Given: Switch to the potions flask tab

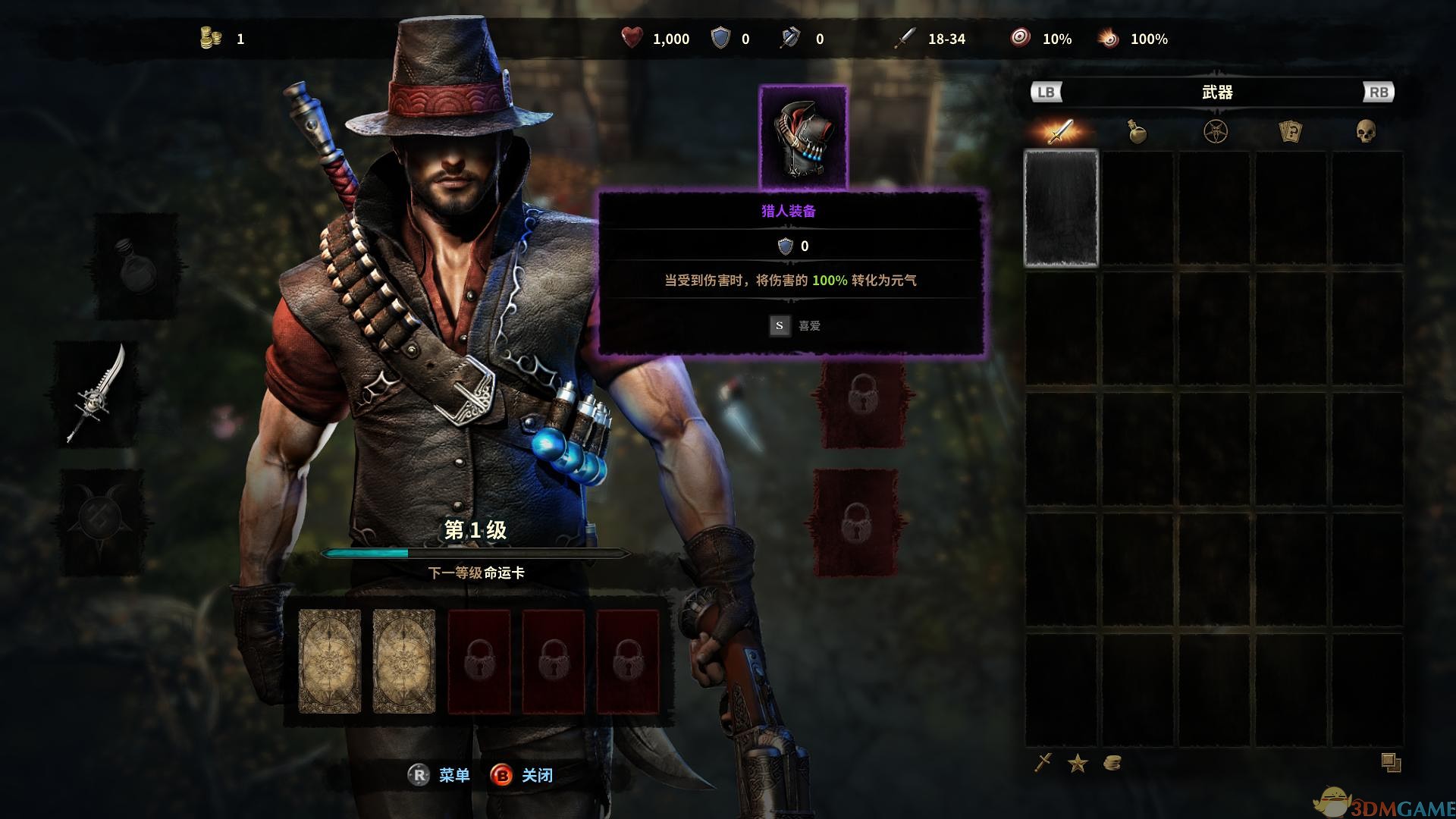Looking at the screenshot, I should coord(1137,132).
